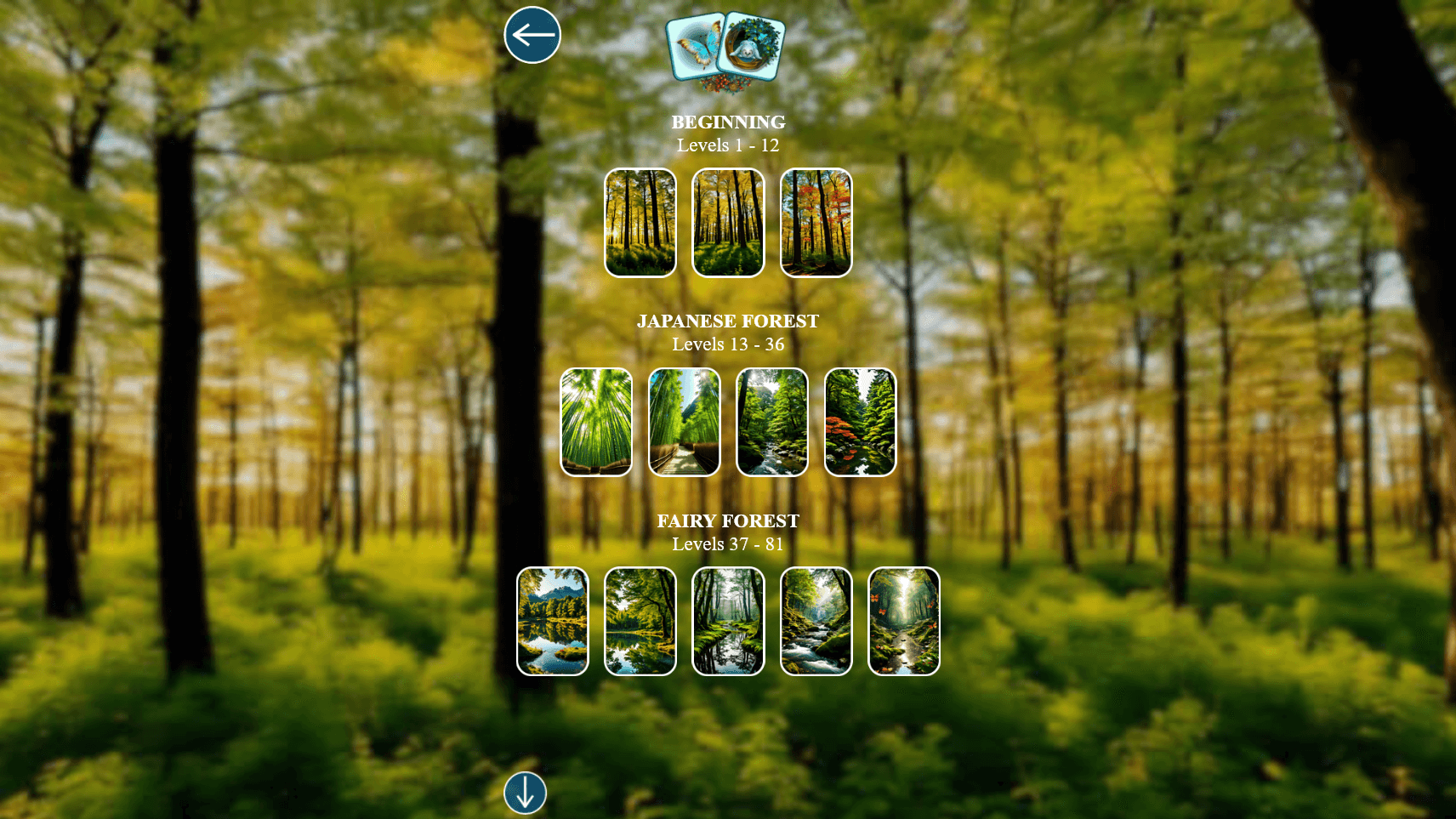Click the FAIRY FOREST heading text
The height and width of the screenshot is (819, 1456).
pos(727,520)
